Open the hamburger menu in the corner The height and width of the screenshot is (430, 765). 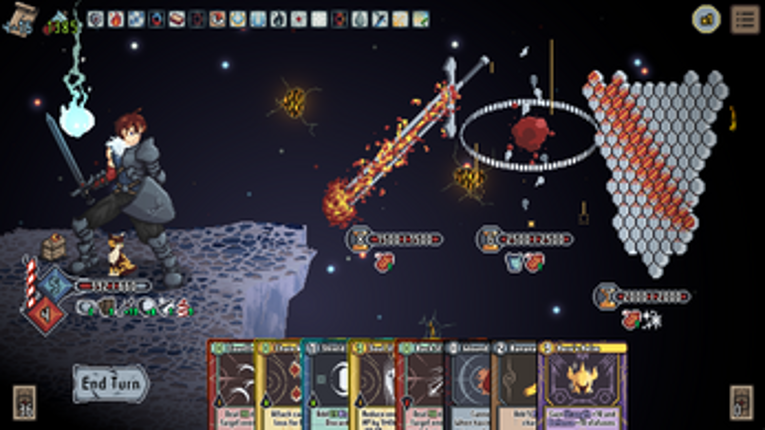coord(744,18)
